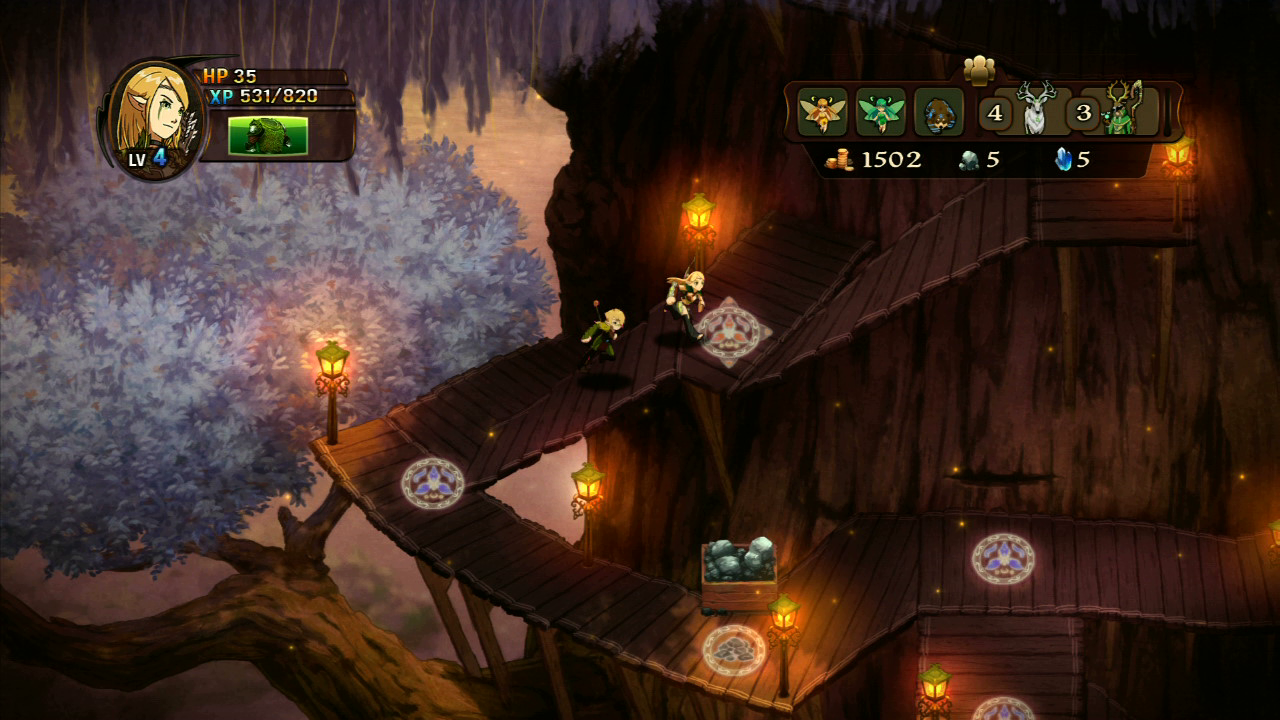
Task: Choose the orange fairy unit slot
Action: 823,111
